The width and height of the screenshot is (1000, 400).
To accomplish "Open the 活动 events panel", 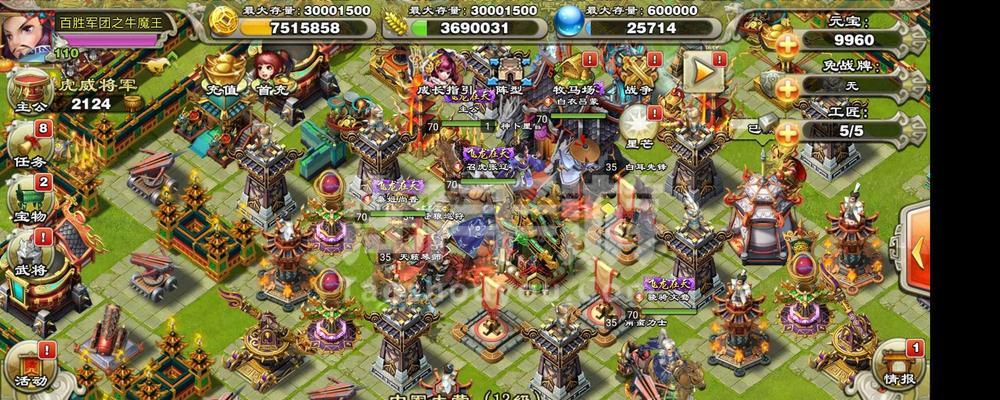I will pos(28,365).
